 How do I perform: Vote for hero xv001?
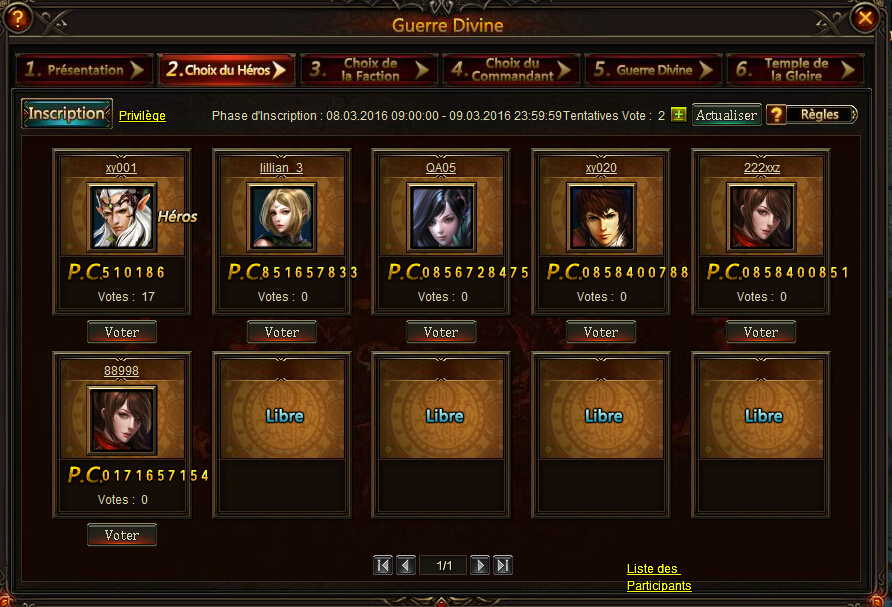coord(122,332)
